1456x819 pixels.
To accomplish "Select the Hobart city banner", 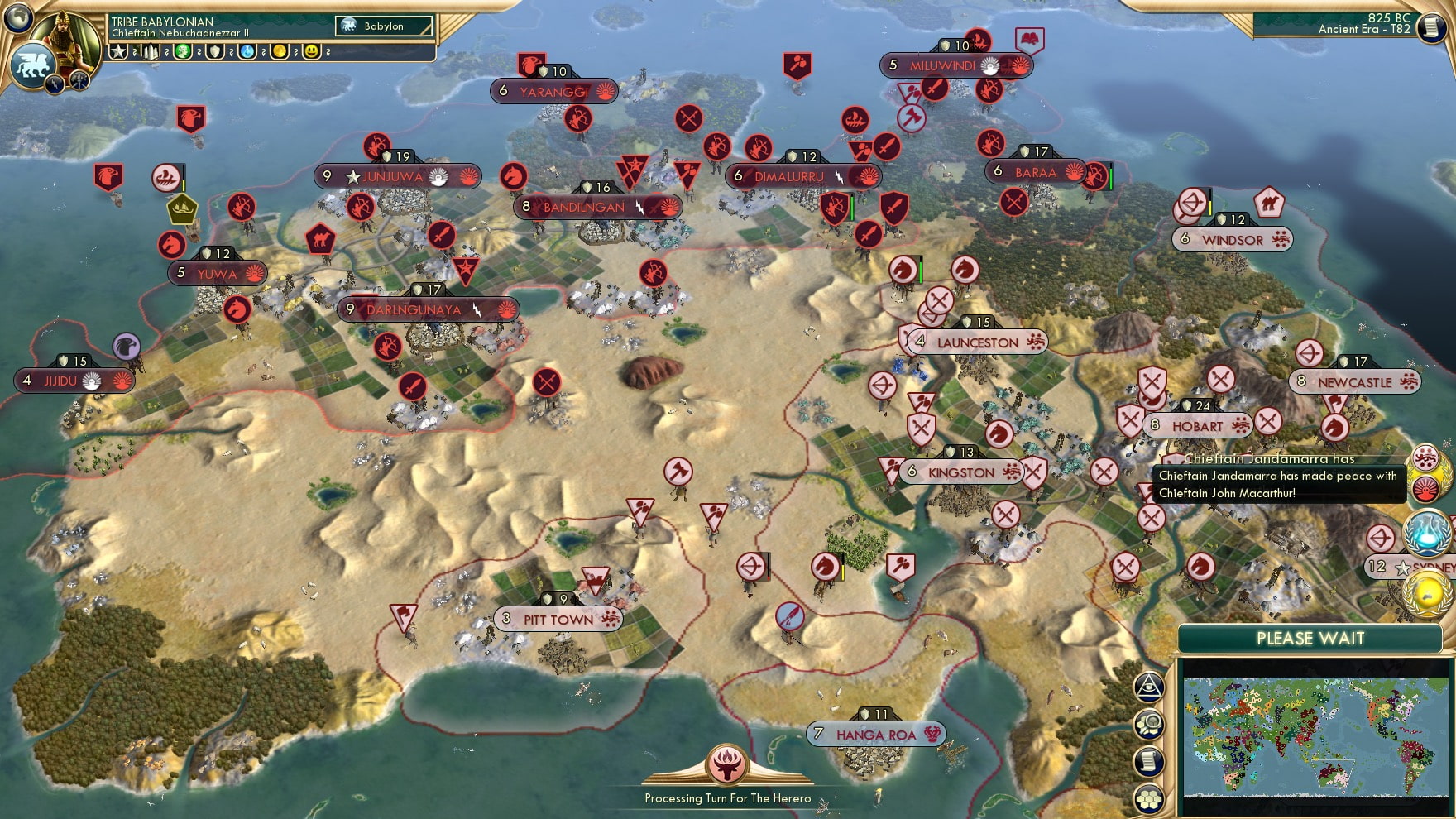I will (x=1198, y=426).
